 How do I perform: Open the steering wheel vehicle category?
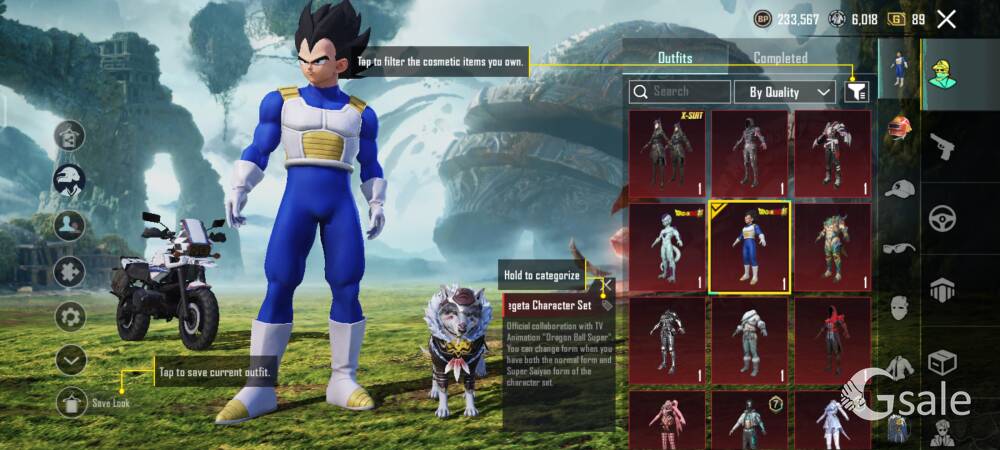pos(941,218)
